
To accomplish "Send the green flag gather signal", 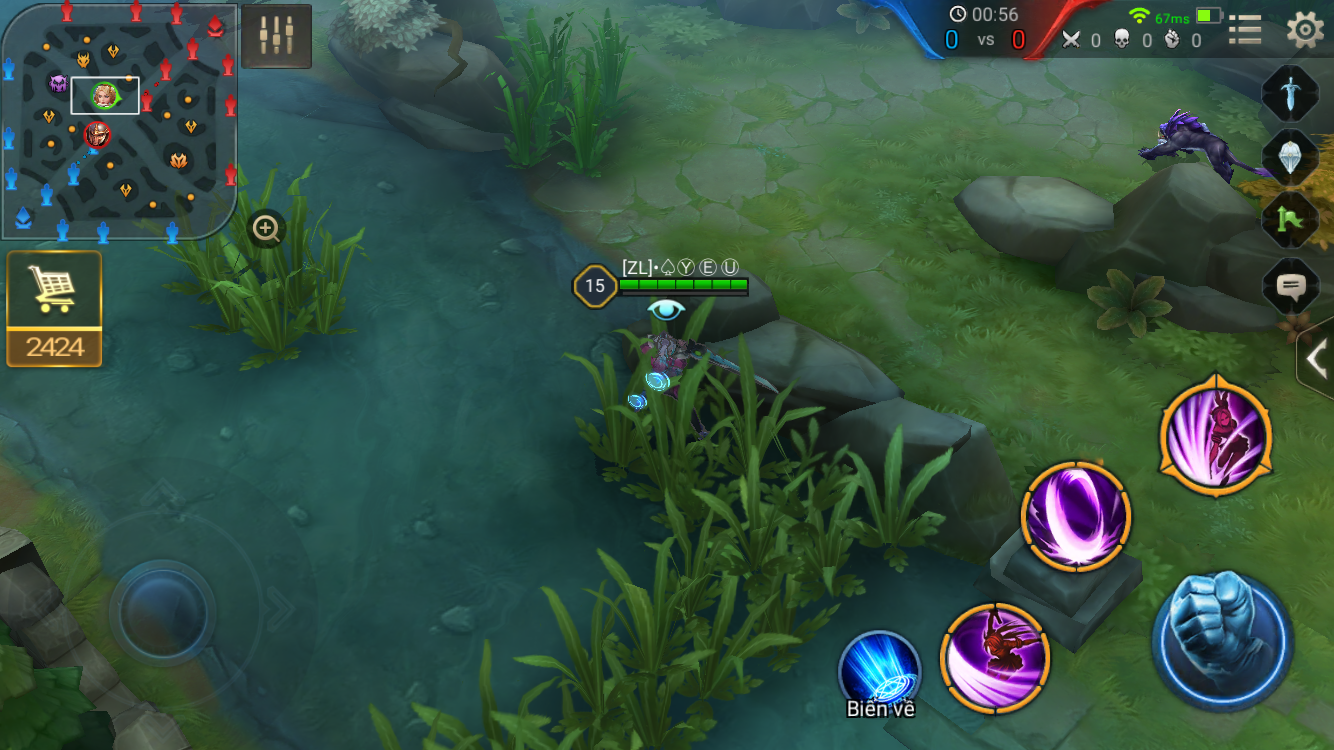I will (x=1290, y=219).
